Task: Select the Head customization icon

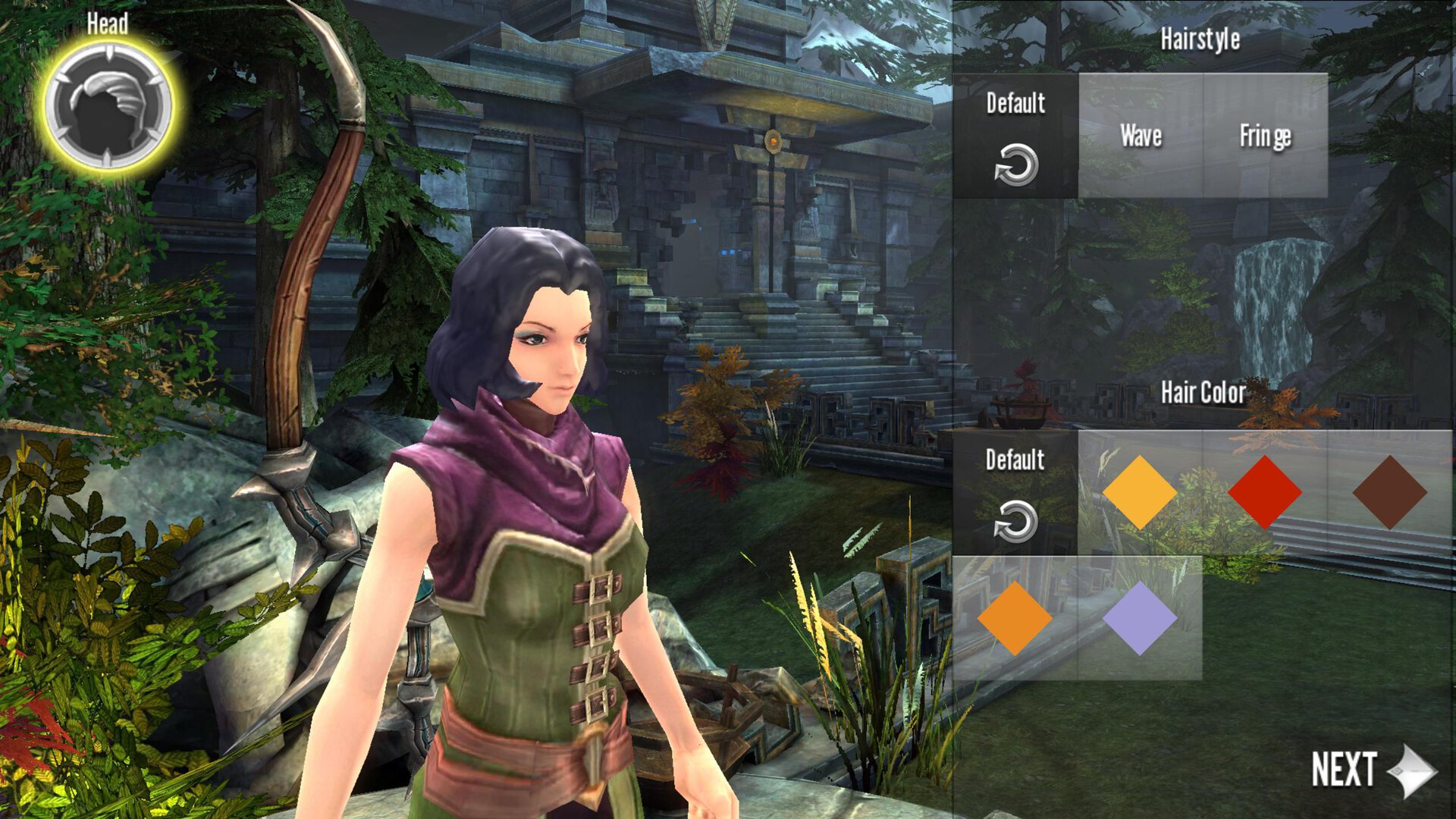Action: pos(108,105)
